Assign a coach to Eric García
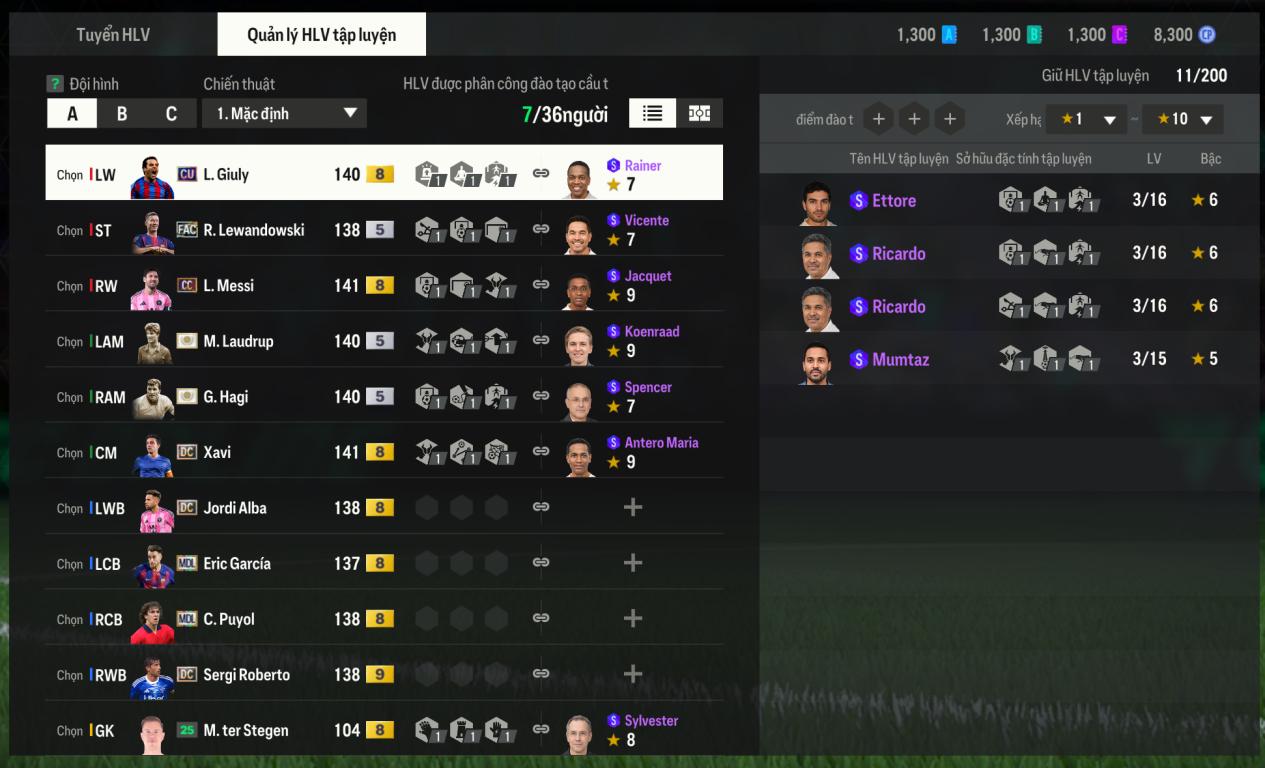 [632, 564]
